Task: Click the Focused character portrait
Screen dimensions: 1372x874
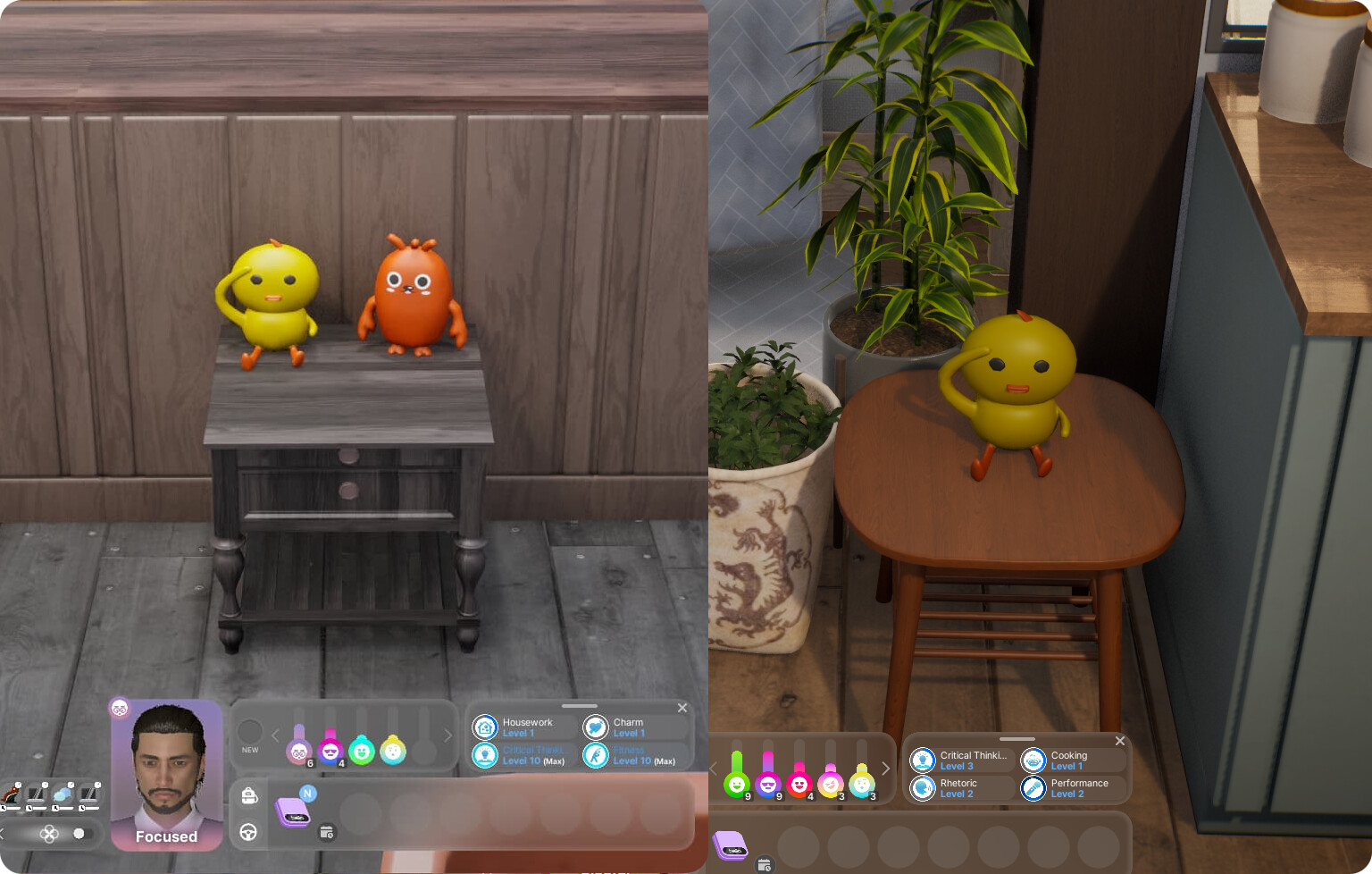Action: point(167,774)
